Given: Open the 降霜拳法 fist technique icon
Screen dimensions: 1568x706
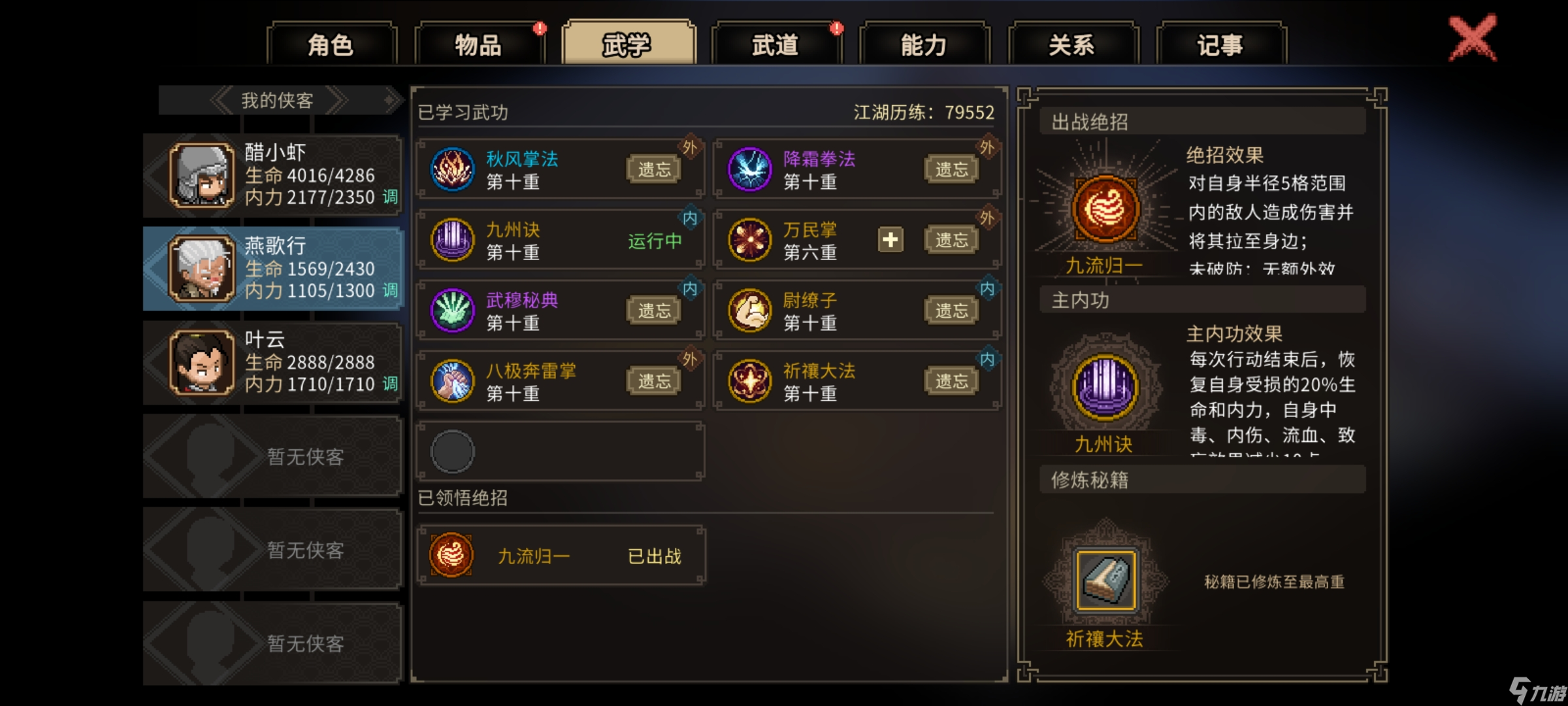Looking at the screenshot, I should 749,168.
